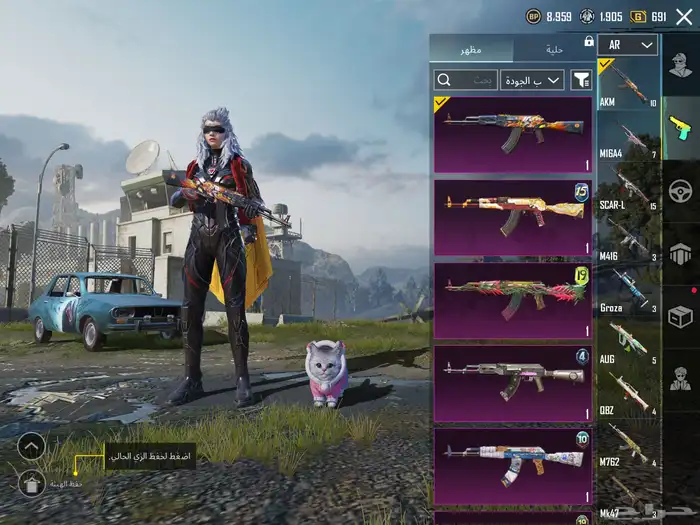Image resolution: width=700 pixels, height=525 pixels.
Task: Click the skin search field
Action: (x=465, y=80)
